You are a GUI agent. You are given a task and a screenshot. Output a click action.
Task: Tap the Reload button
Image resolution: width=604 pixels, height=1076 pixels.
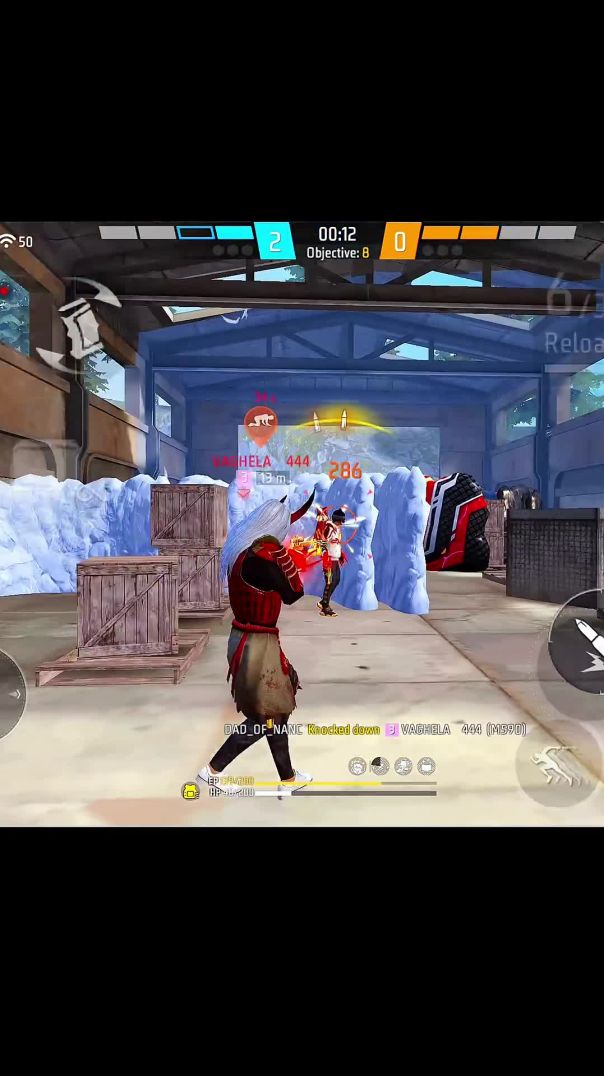point(574,343)
